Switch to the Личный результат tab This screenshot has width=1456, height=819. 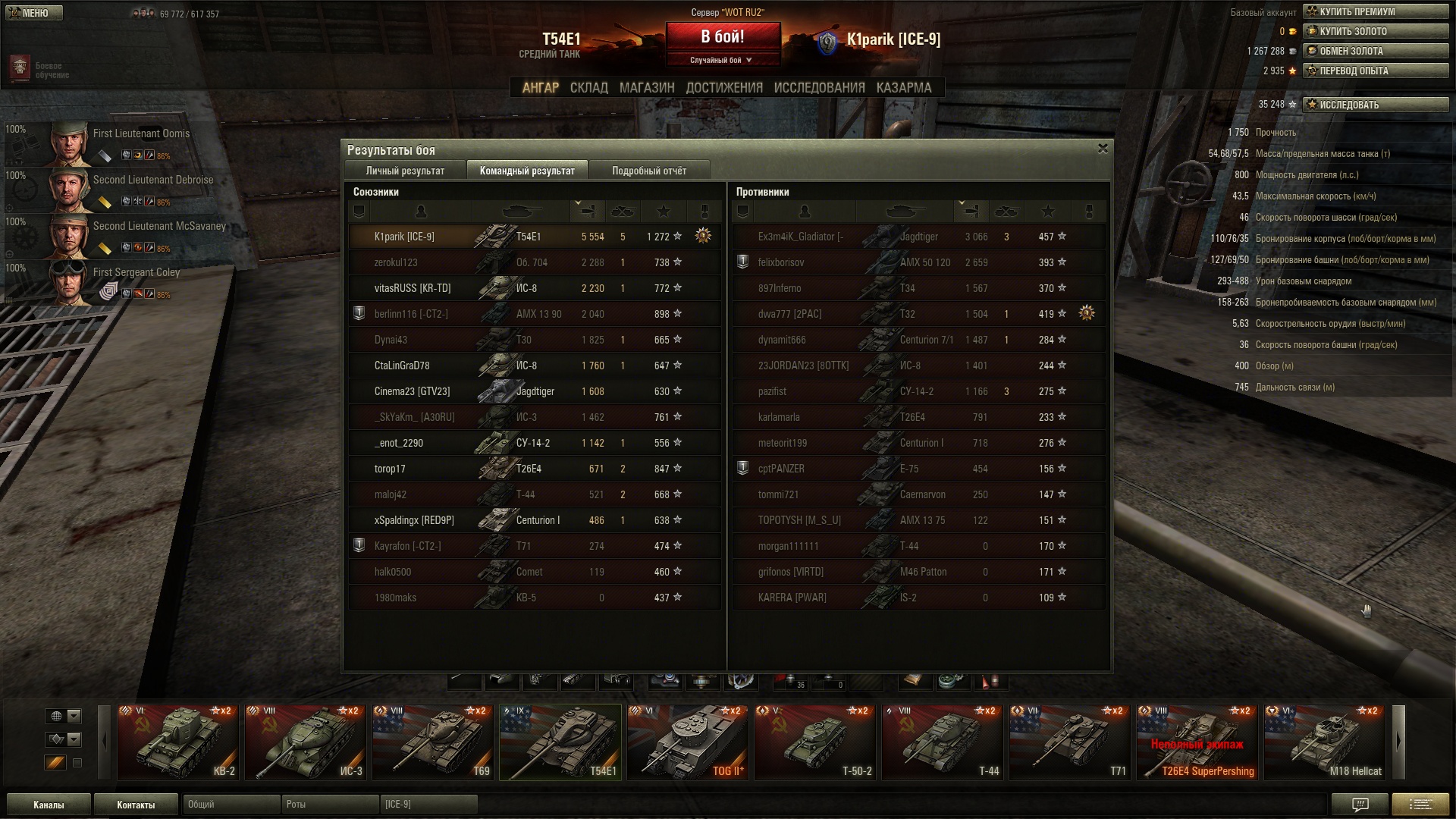coord(405,171)
